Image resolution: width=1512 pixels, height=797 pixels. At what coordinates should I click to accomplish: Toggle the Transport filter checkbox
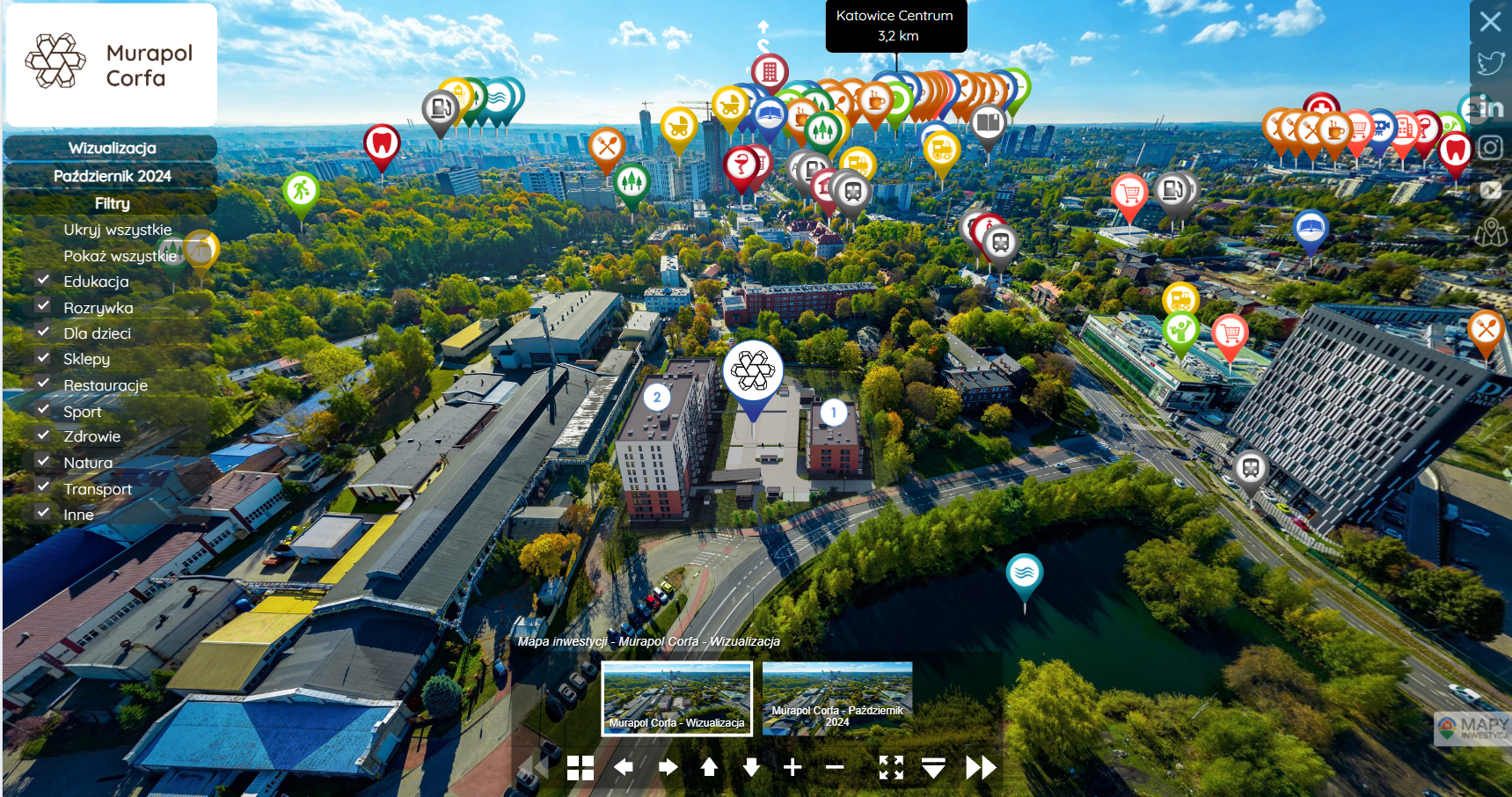[x=43, y=487]
